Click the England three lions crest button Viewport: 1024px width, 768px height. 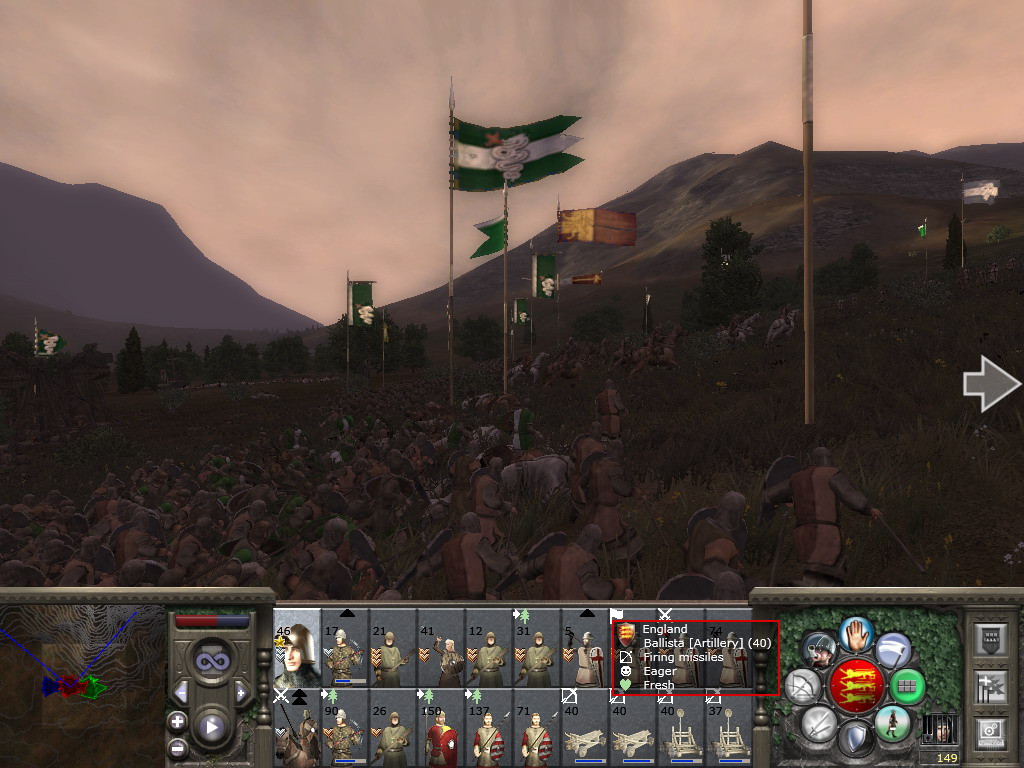pos(855,686)
